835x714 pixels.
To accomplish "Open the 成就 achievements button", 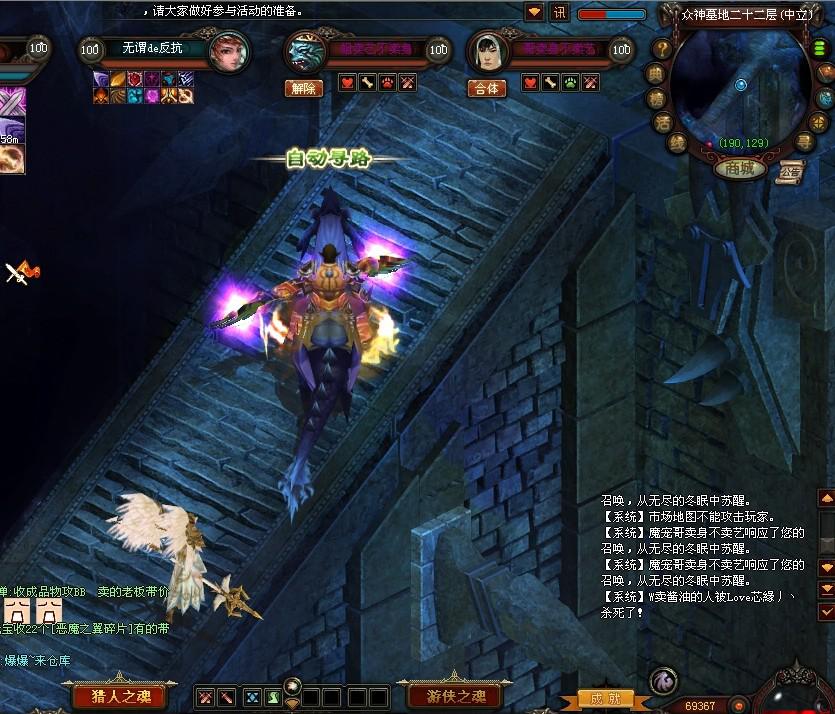I will coord(605,699).
